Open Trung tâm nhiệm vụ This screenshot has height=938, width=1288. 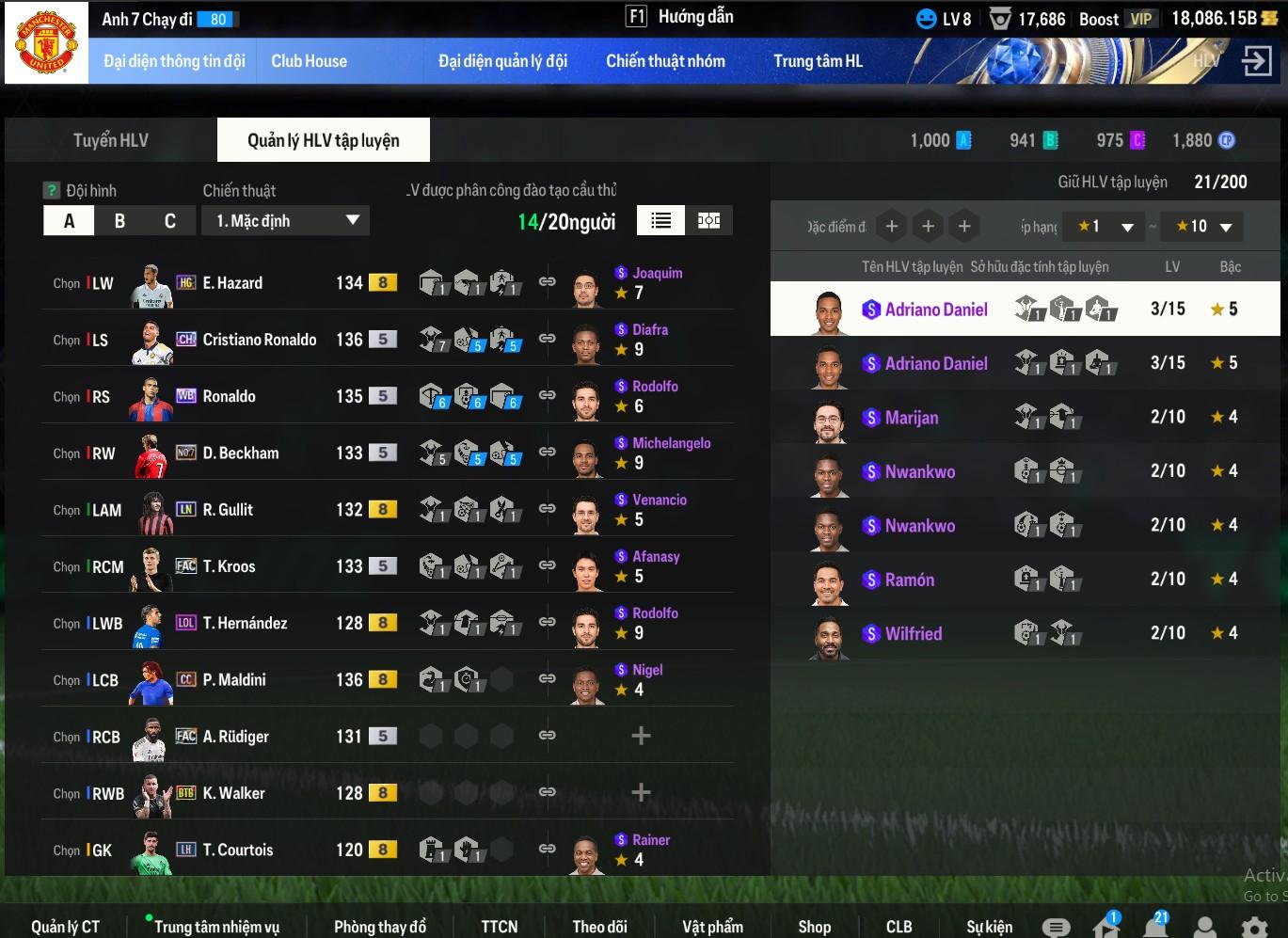pyautogui.click(x=216, y=927)
